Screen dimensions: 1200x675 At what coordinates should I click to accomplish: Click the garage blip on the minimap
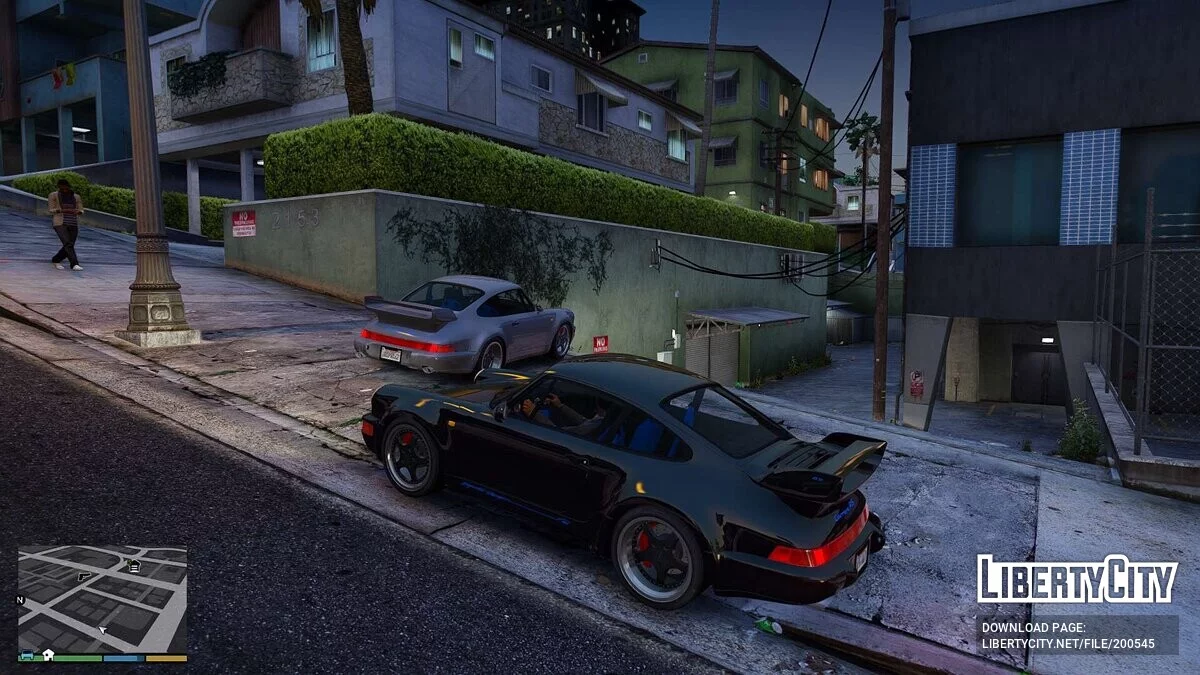(135, 566)
